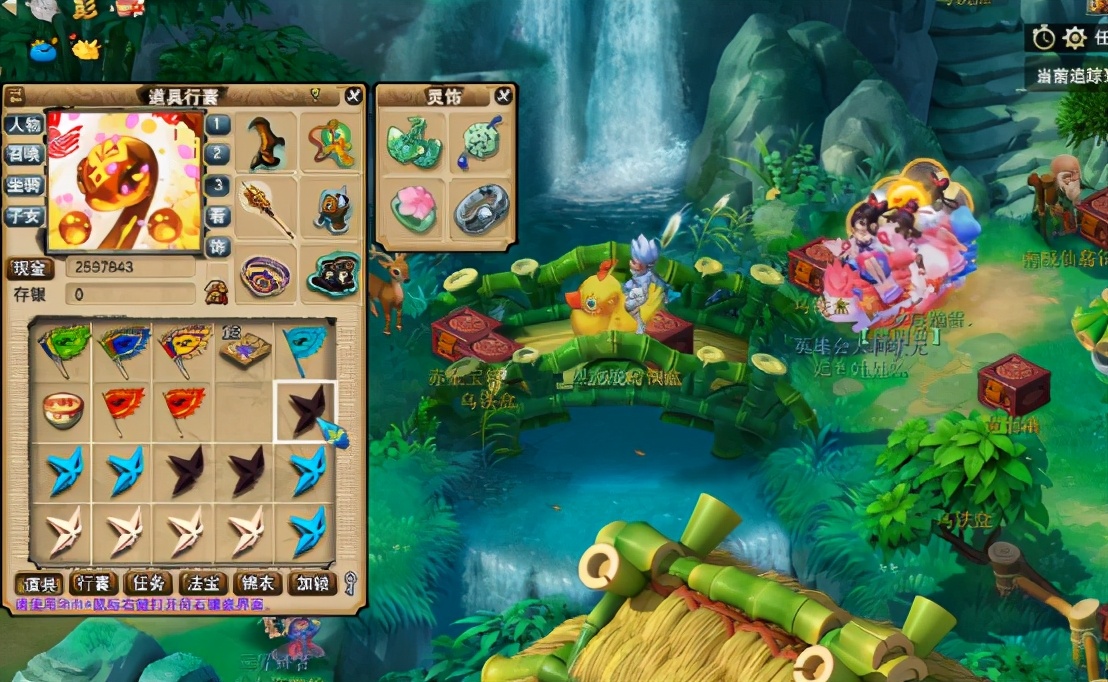
Task: Open the 任务 quest items tab
Action: point(149,584)
